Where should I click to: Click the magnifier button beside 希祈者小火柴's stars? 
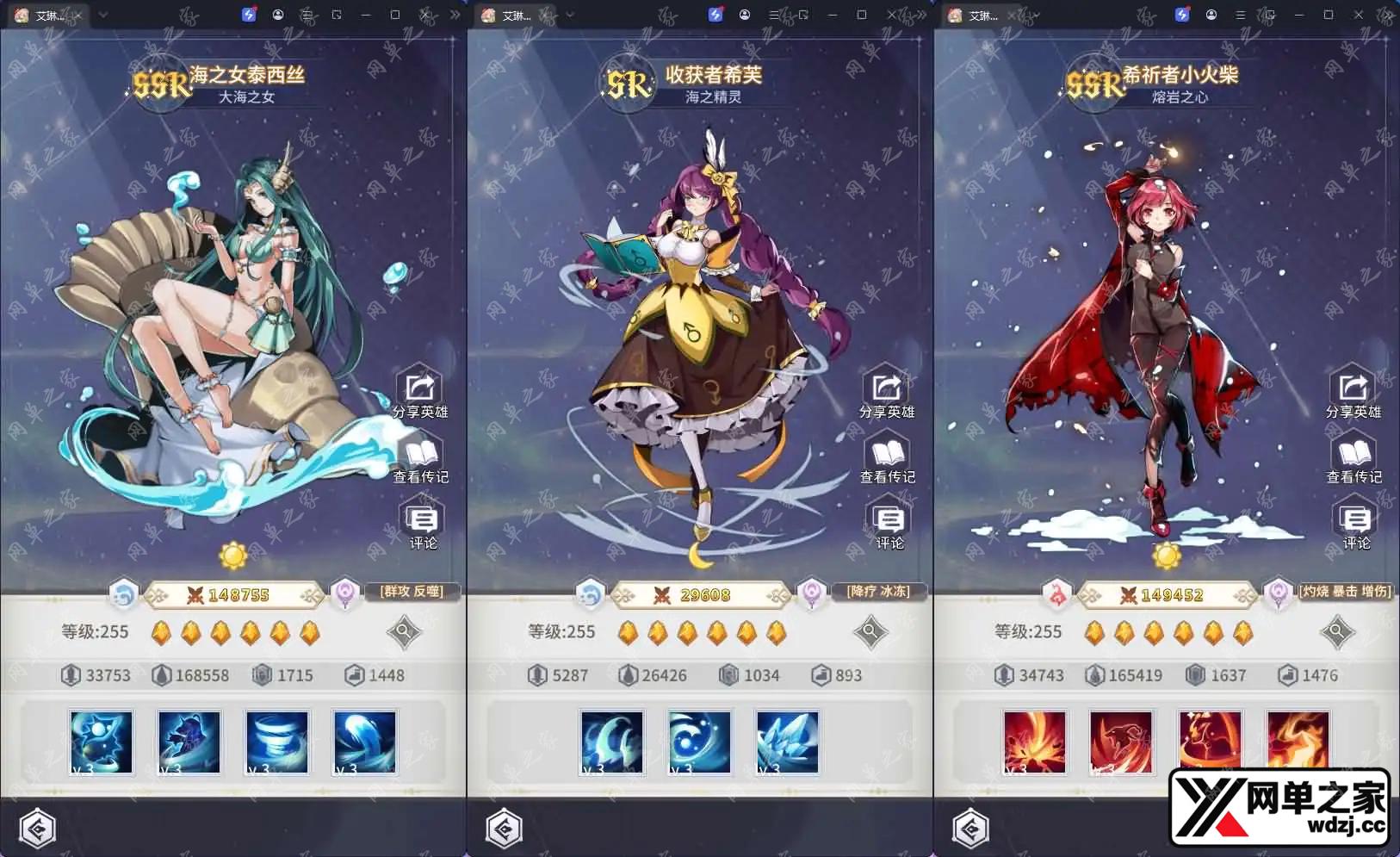pyautogui.click(x=1336, y=632)
